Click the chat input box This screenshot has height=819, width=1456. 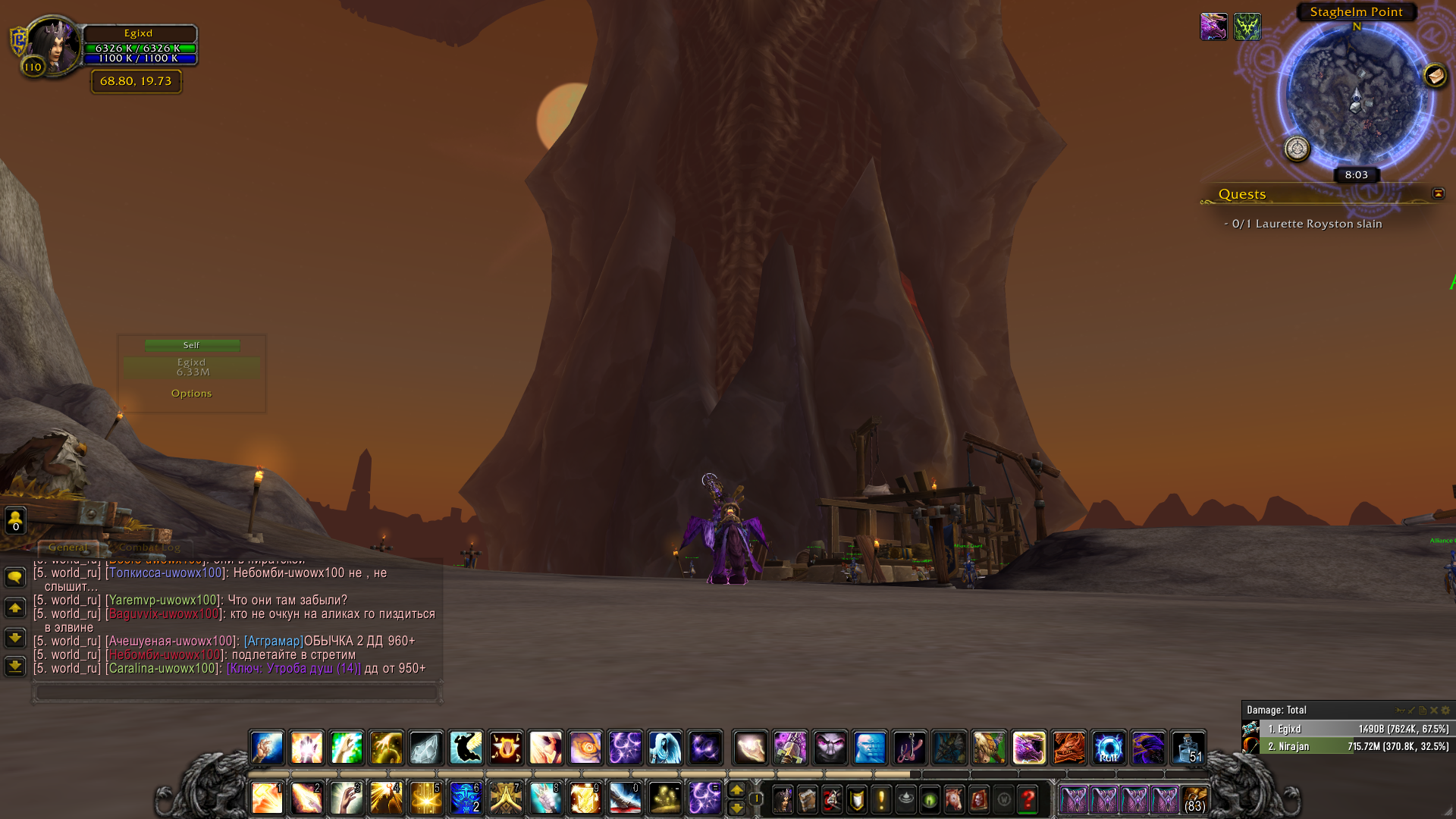pos(237,692)
